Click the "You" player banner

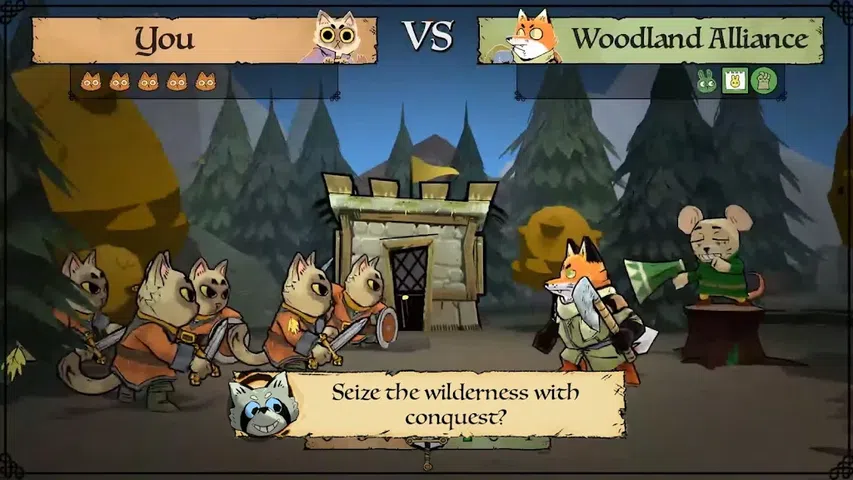(x=166, y=40)
